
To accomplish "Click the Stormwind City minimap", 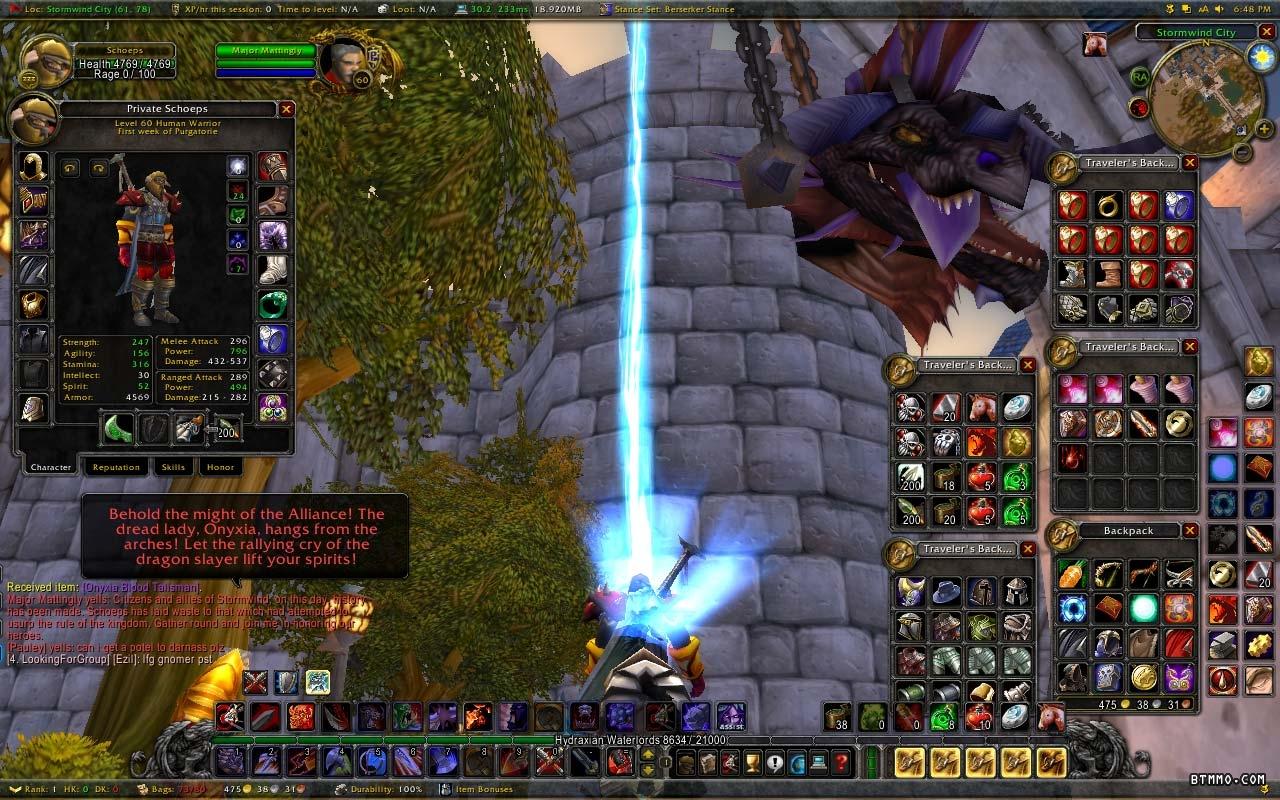I will [x=1196, y=97].
